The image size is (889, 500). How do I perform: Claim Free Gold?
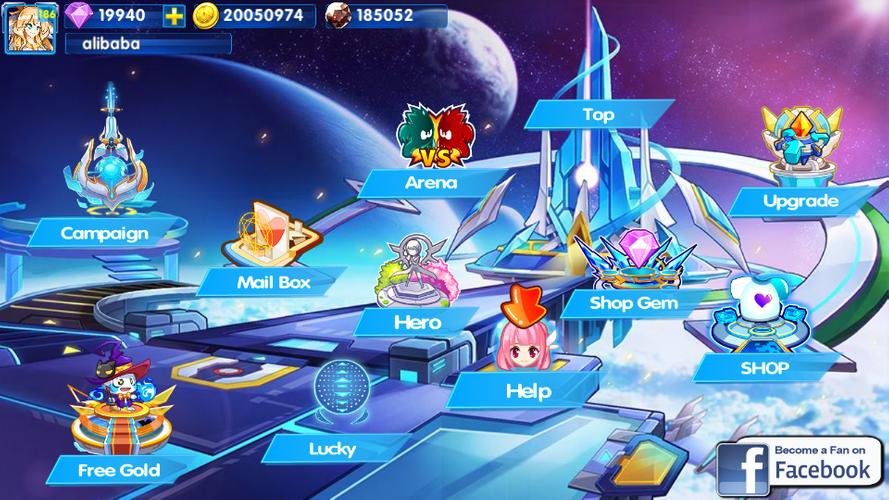(x=118, y=468)
